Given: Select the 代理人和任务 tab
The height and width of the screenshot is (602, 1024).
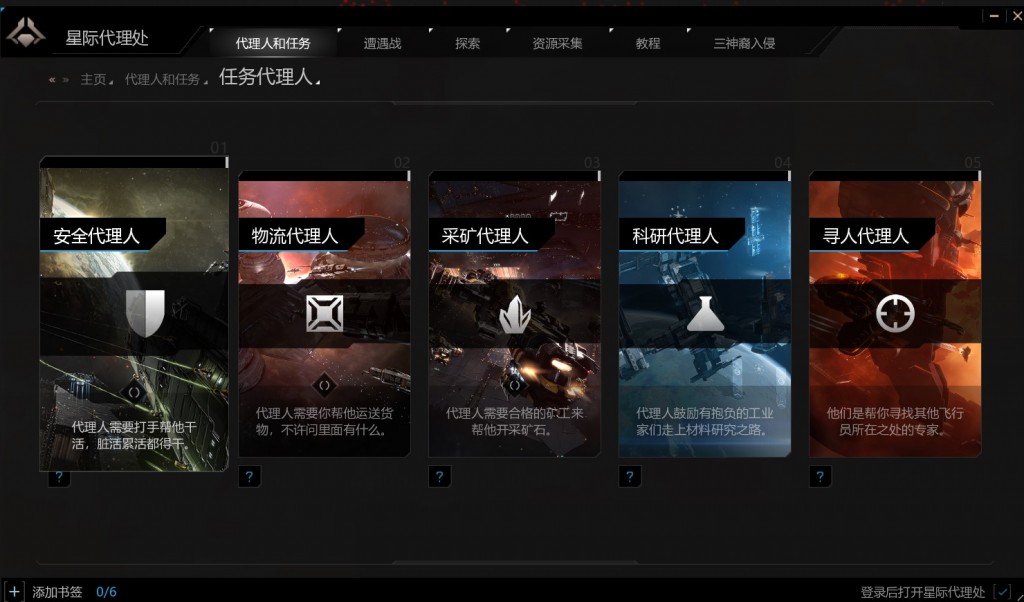Looking at the screenshot, I should pyautogui.click(x=273, y=43).
